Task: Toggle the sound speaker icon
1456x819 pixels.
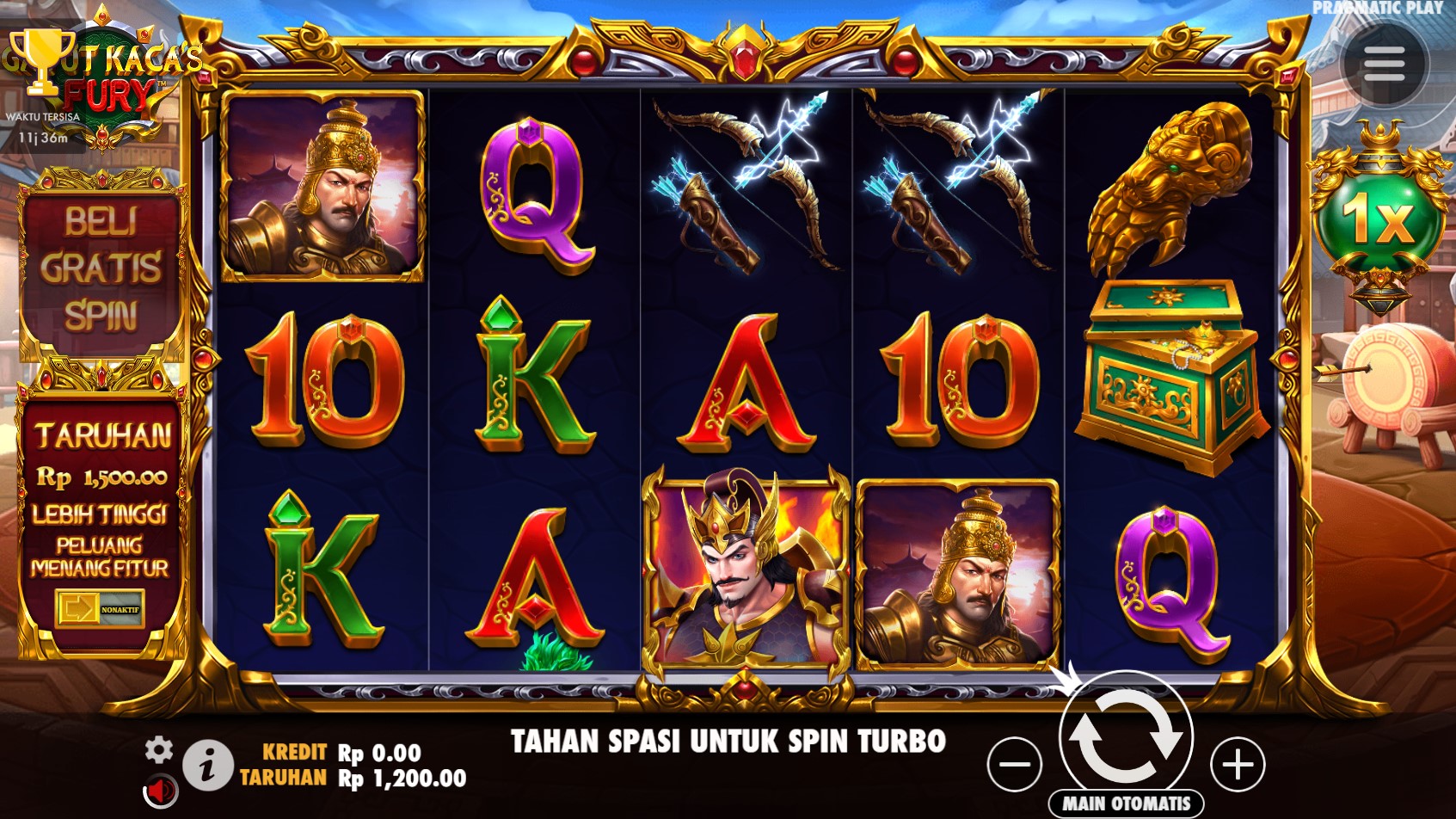Action: click(x=159, y=790)
